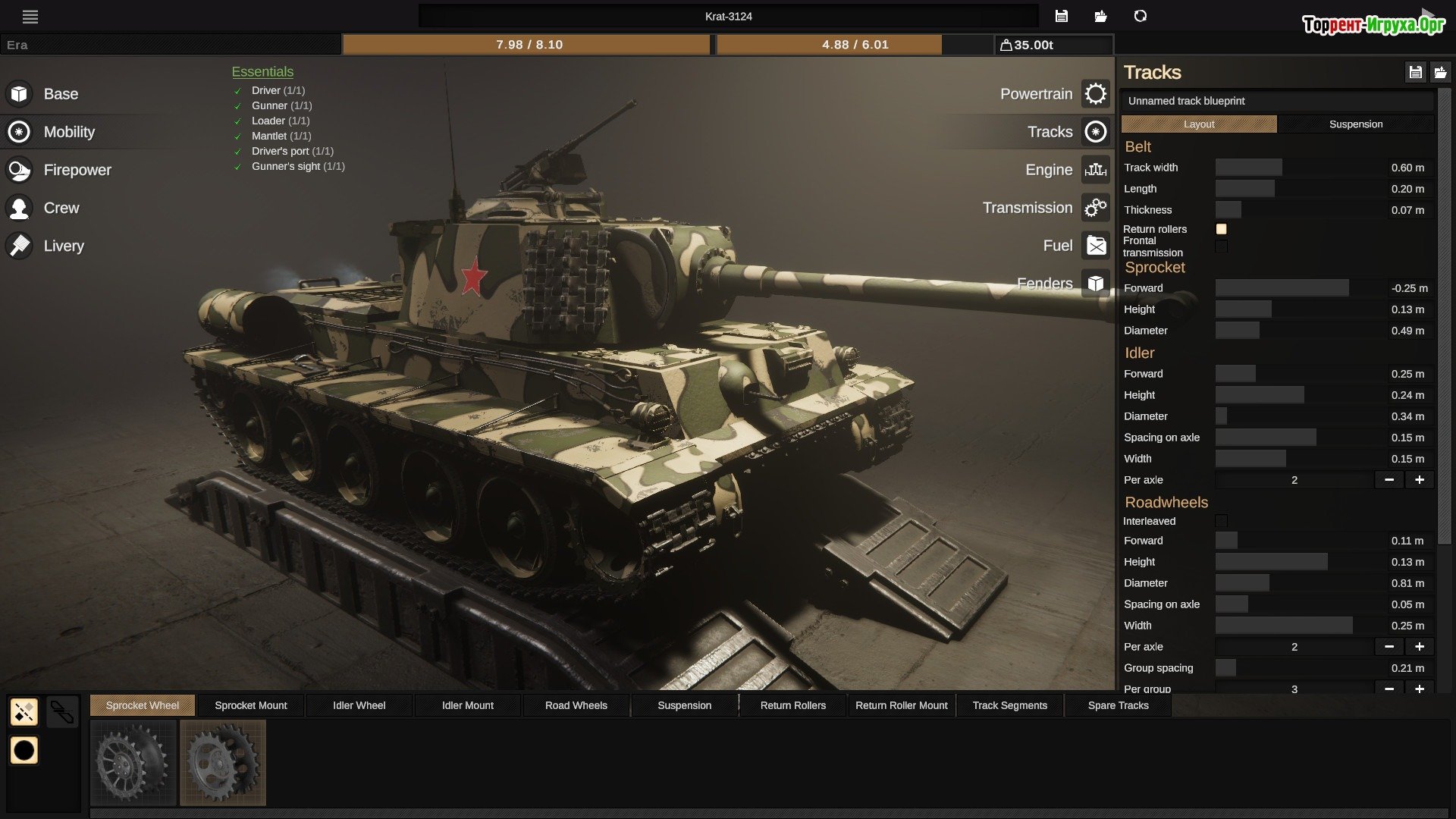Select the Base category
The image size is (1456, 819).
(60, 94)
